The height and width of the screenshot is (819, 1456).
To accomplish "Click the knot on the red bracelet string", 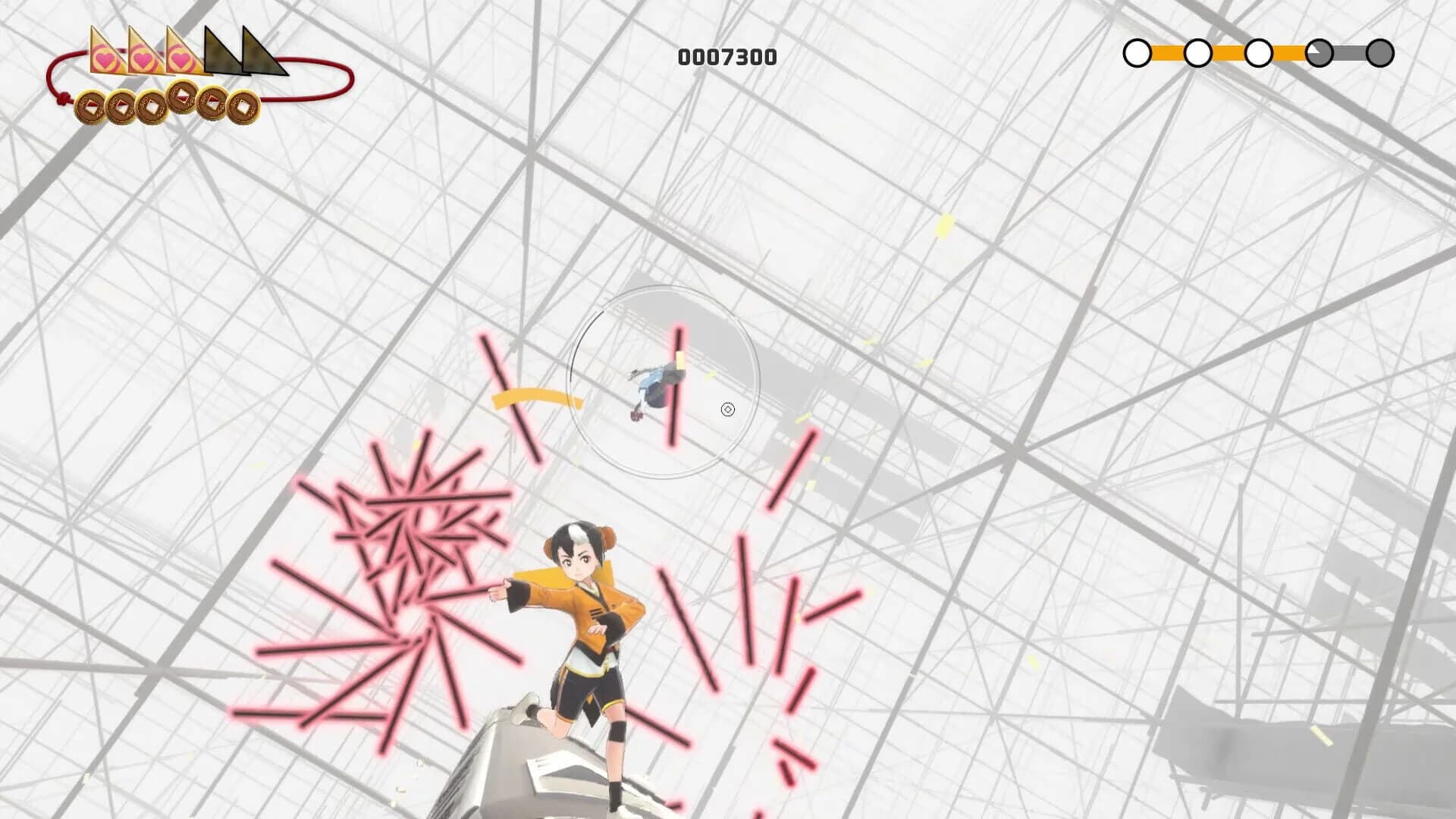I will pos(63,97).
